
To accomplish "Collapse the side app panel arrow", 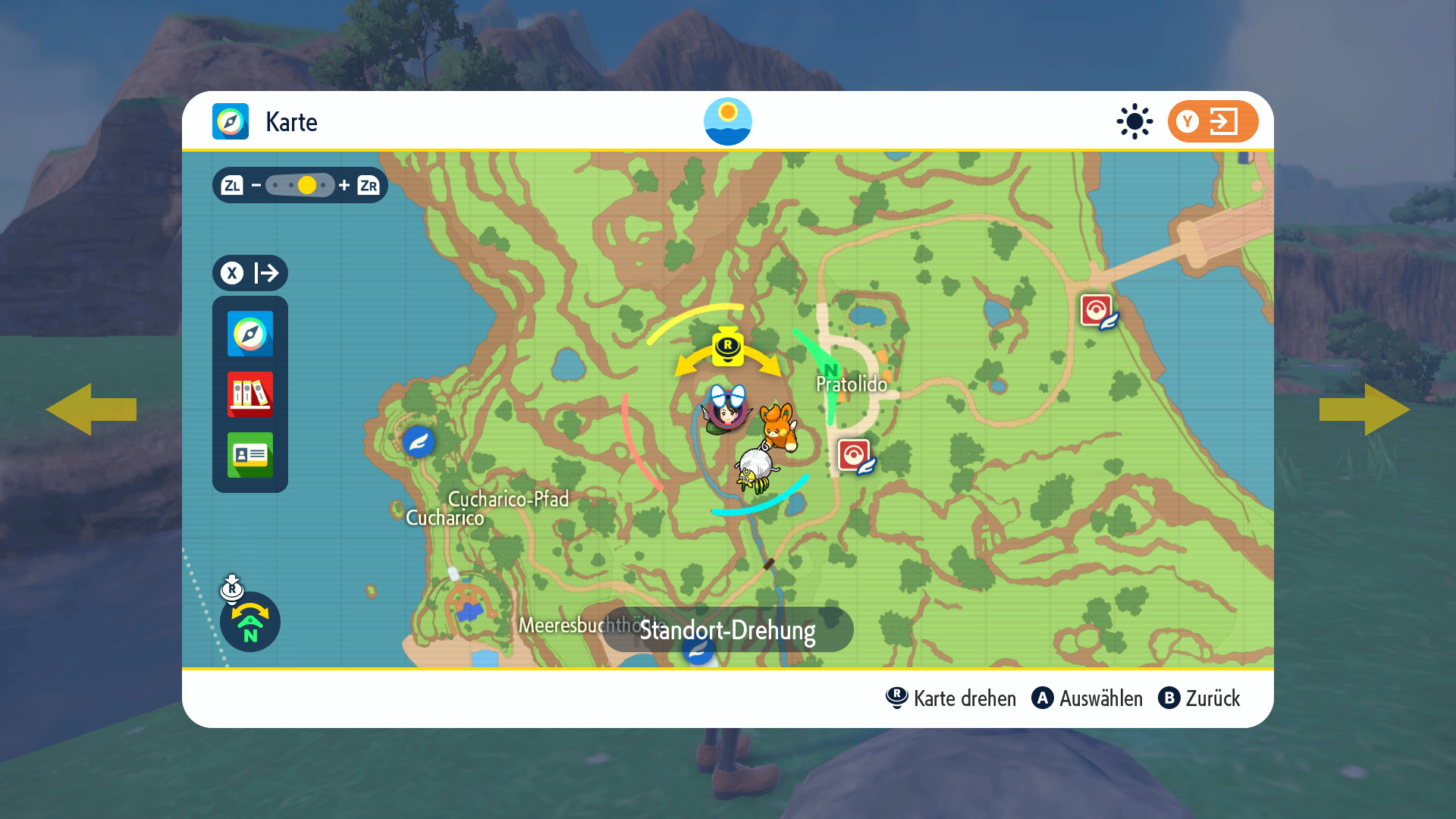I will tap(250, 273).
